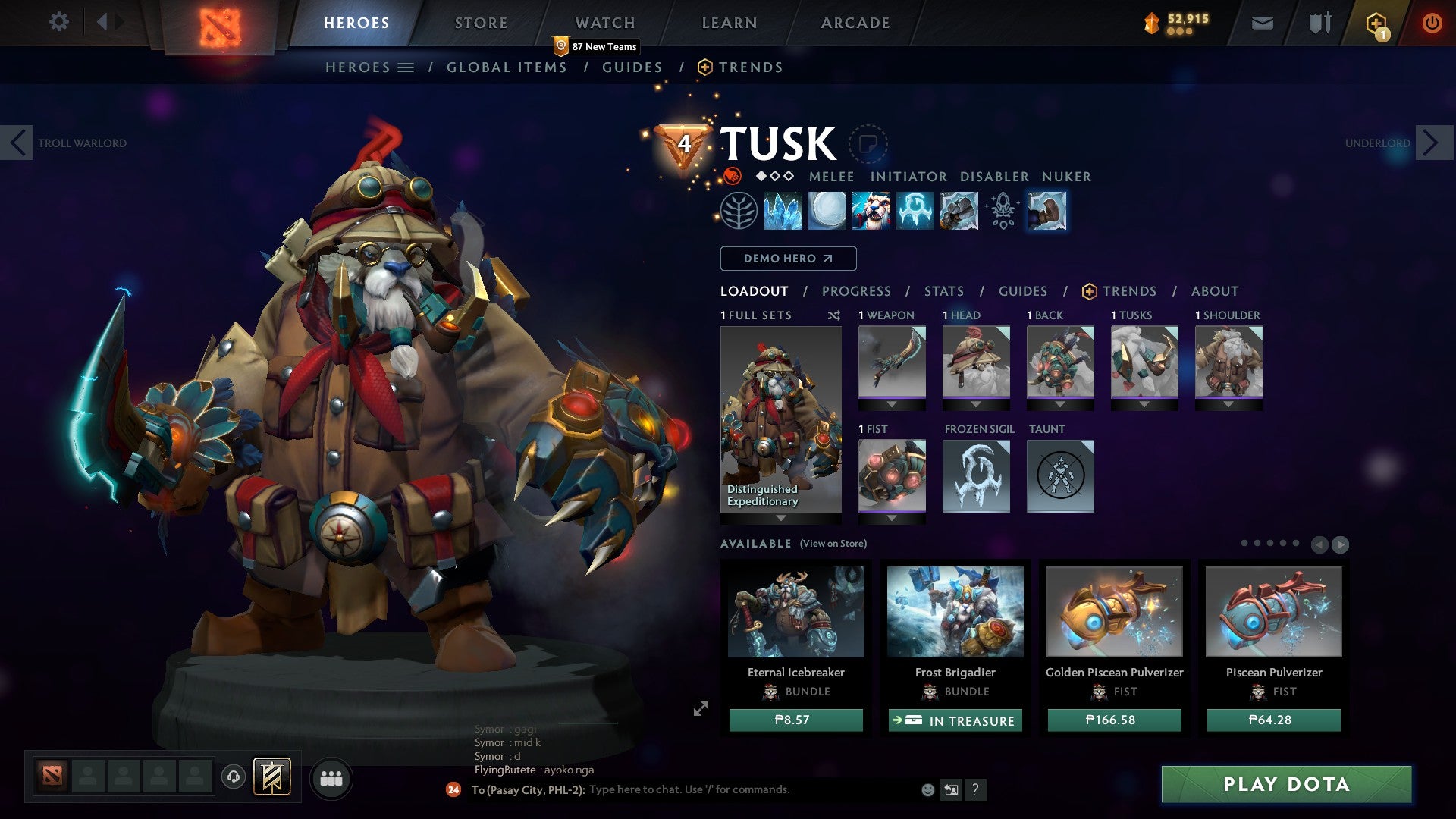
Task: Switch to the STATS tab
Action: point(943,290)
